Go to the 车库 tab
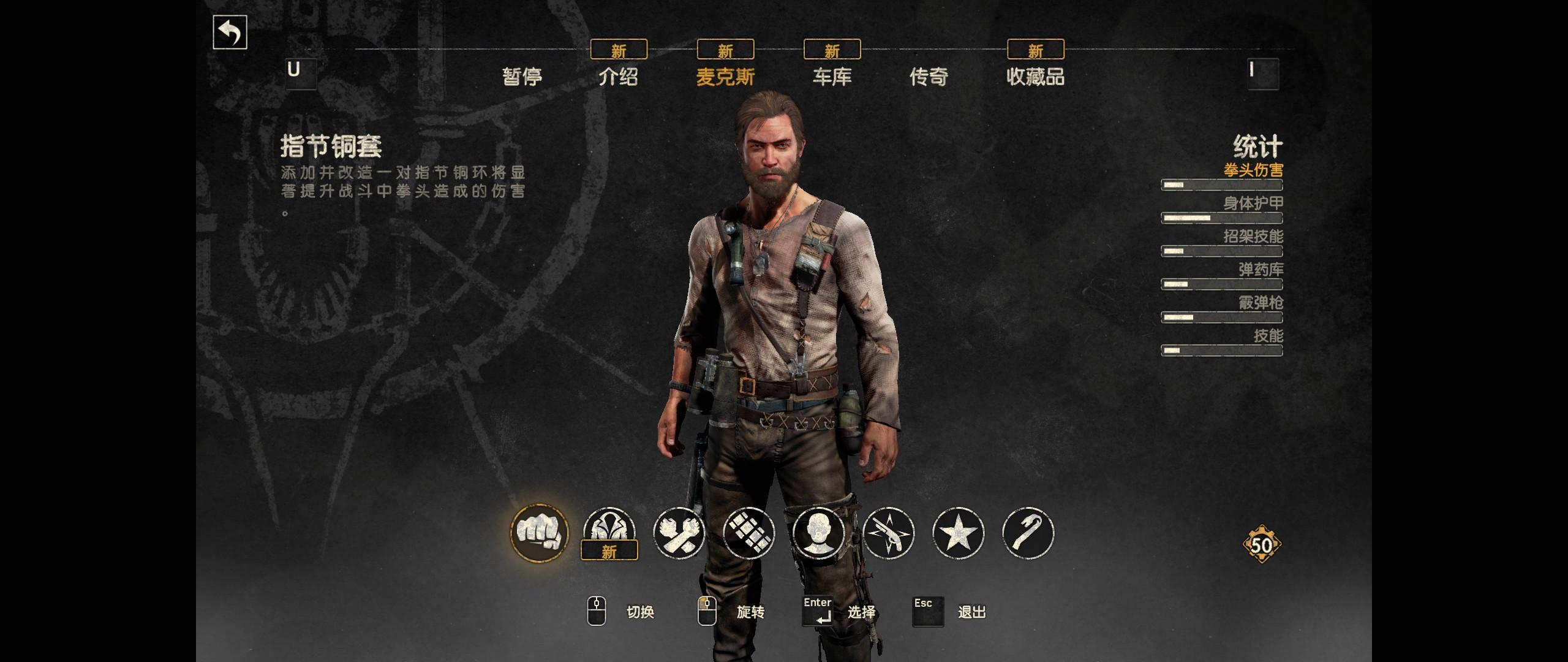Image resolution: width=1568 pixels, height=662 pixels. [832, 77]
